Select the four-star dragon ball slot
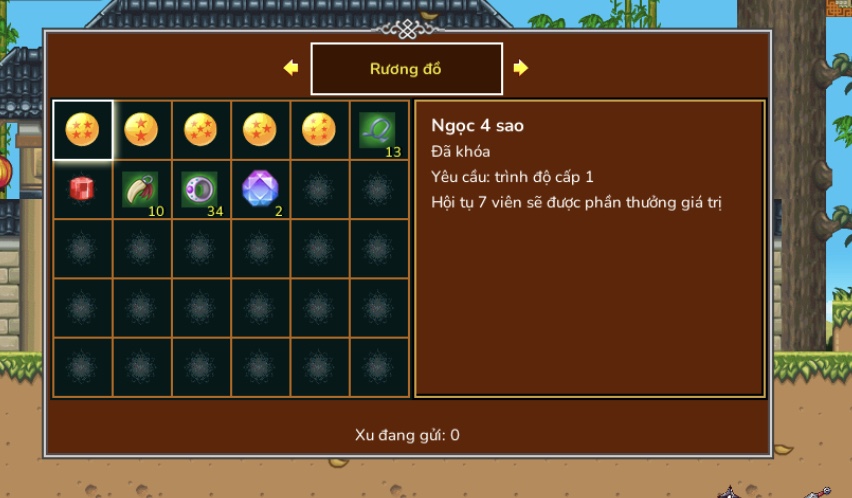Image resolution: width=852 pixels, height=498 pixels. pos(82,129)
